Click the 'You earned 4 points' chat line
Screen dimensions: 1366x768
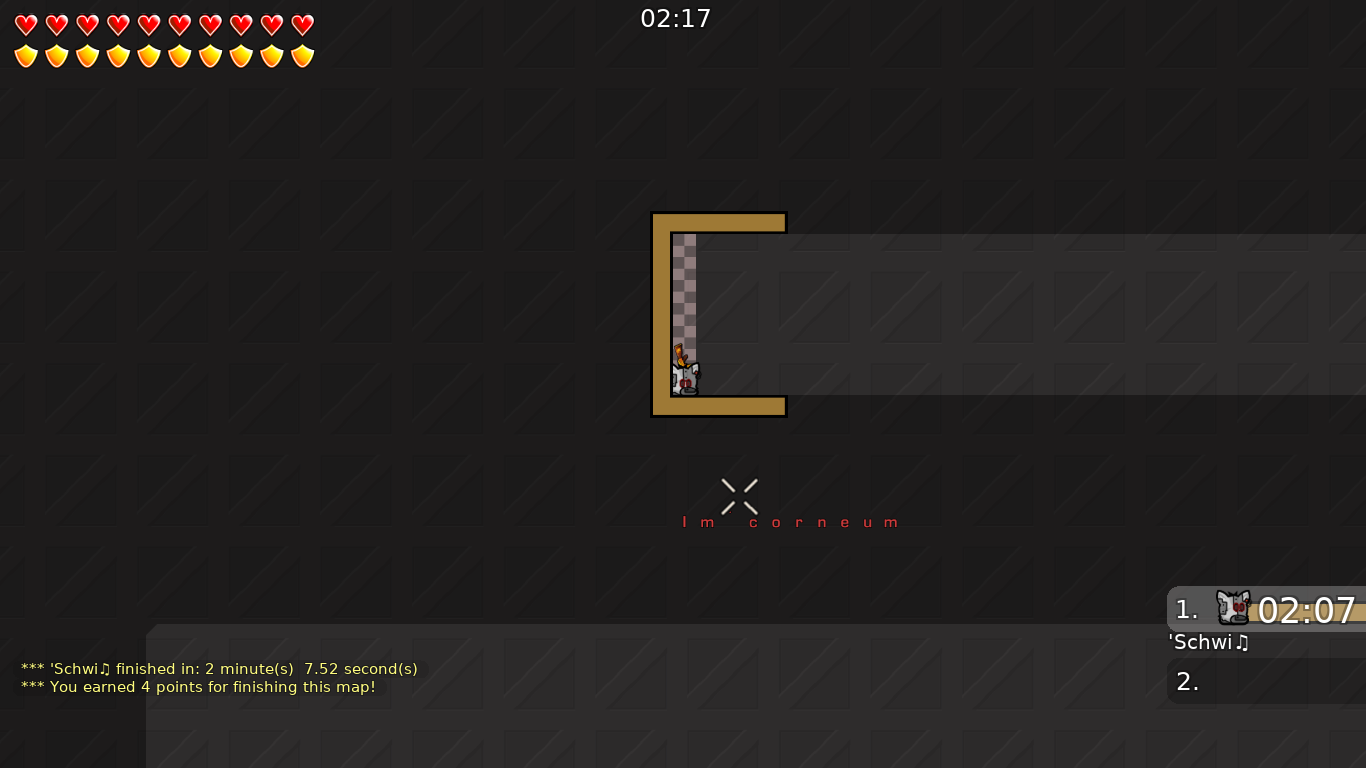coord(198,687)
